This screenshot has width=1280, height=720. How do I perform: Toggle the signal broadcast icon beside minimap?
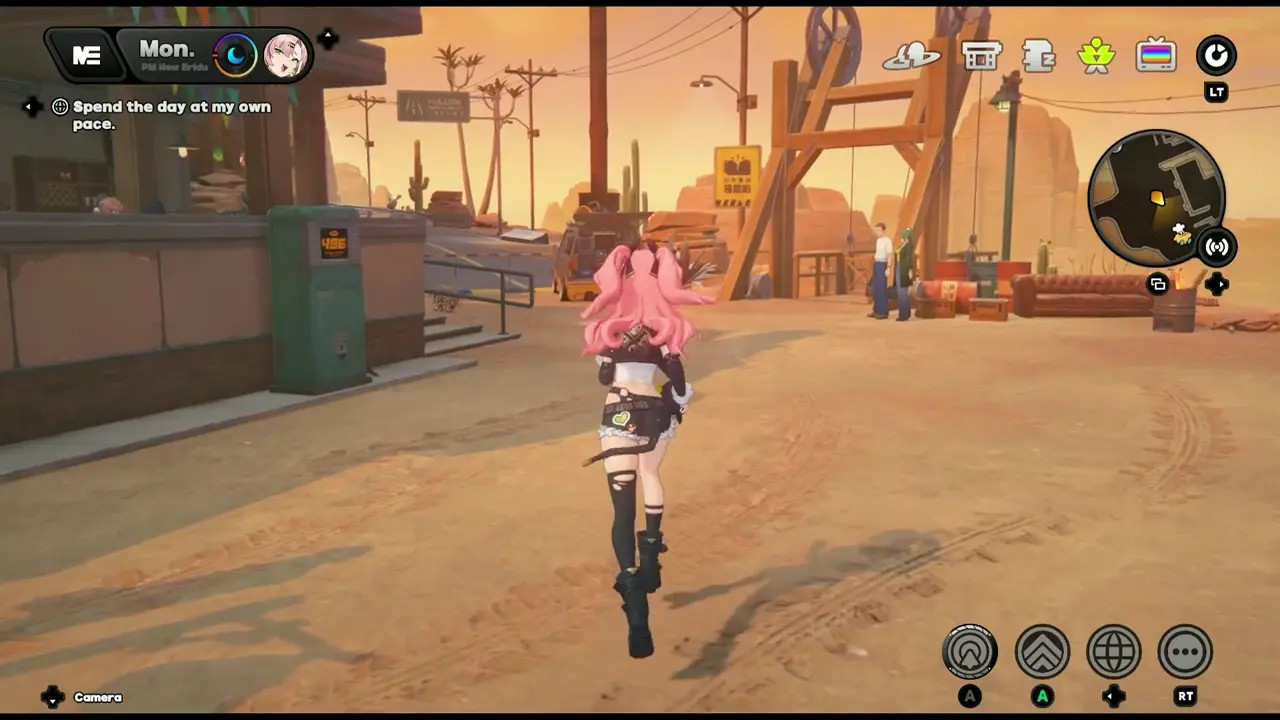pos(1216,247)
